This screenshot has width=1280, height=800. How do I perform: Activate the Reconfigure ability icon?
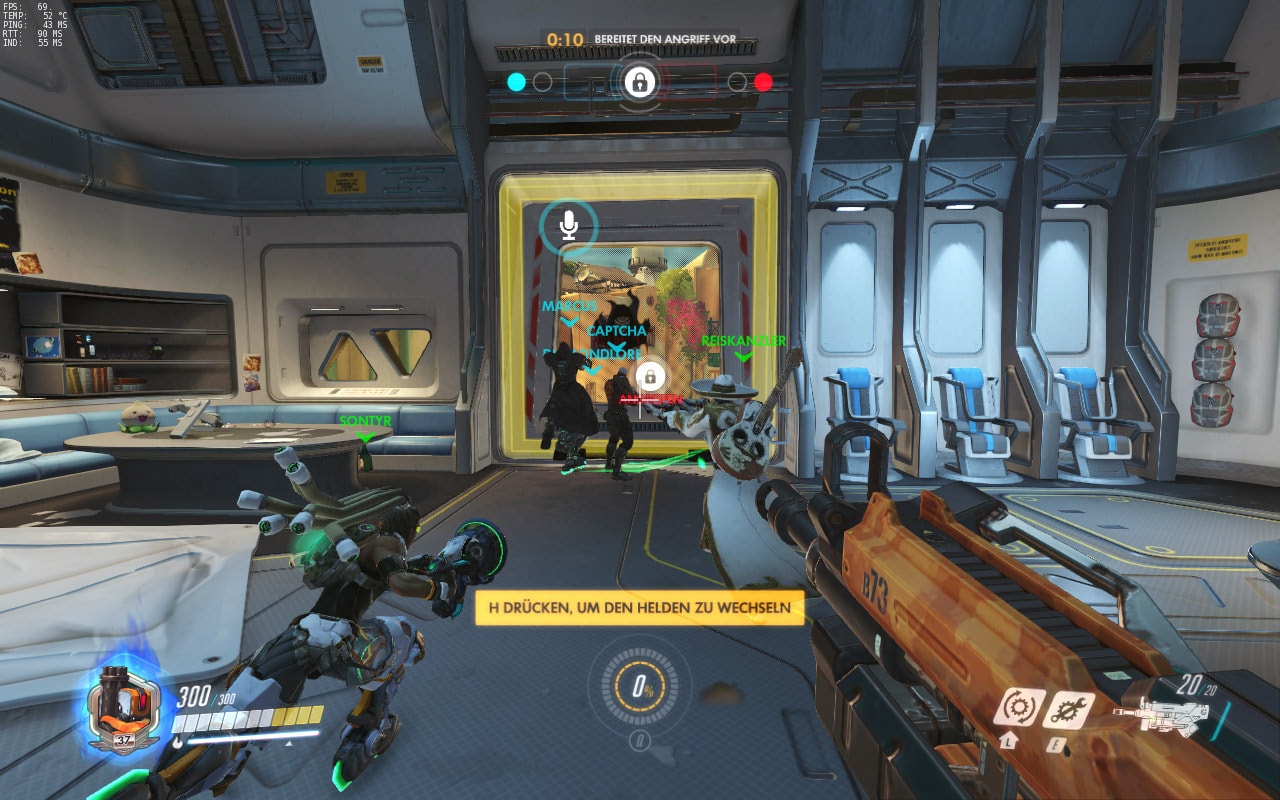point(1018,708)
